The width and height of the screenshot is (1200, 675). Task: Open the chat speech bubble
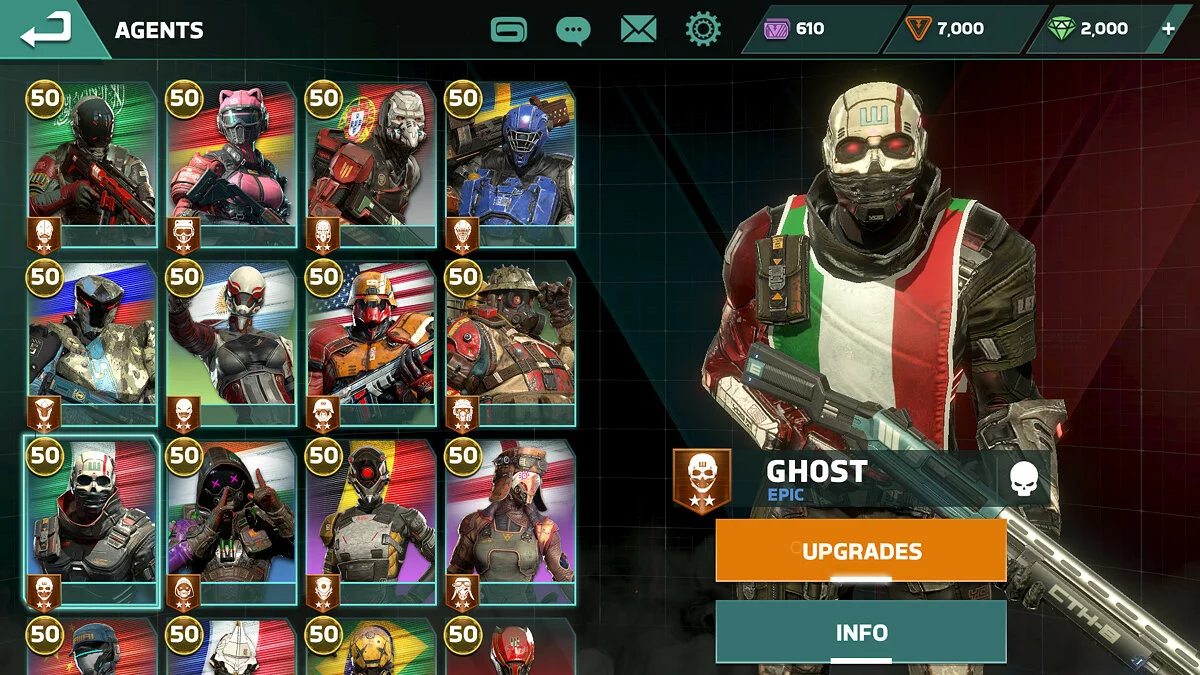(x=573, y=29)
